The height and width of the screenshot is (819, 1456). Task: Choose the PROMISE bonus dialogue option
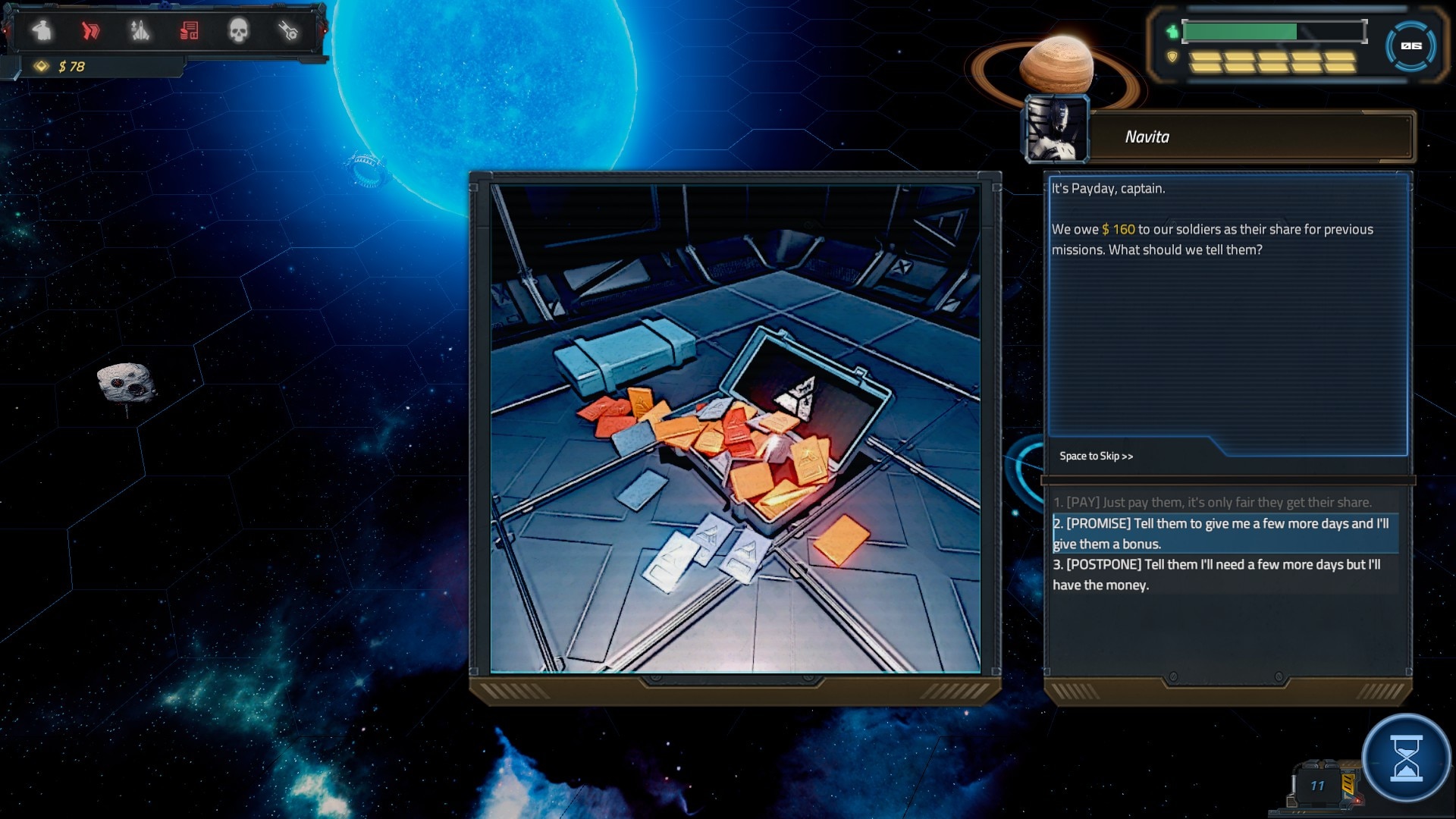[1221, 533]
